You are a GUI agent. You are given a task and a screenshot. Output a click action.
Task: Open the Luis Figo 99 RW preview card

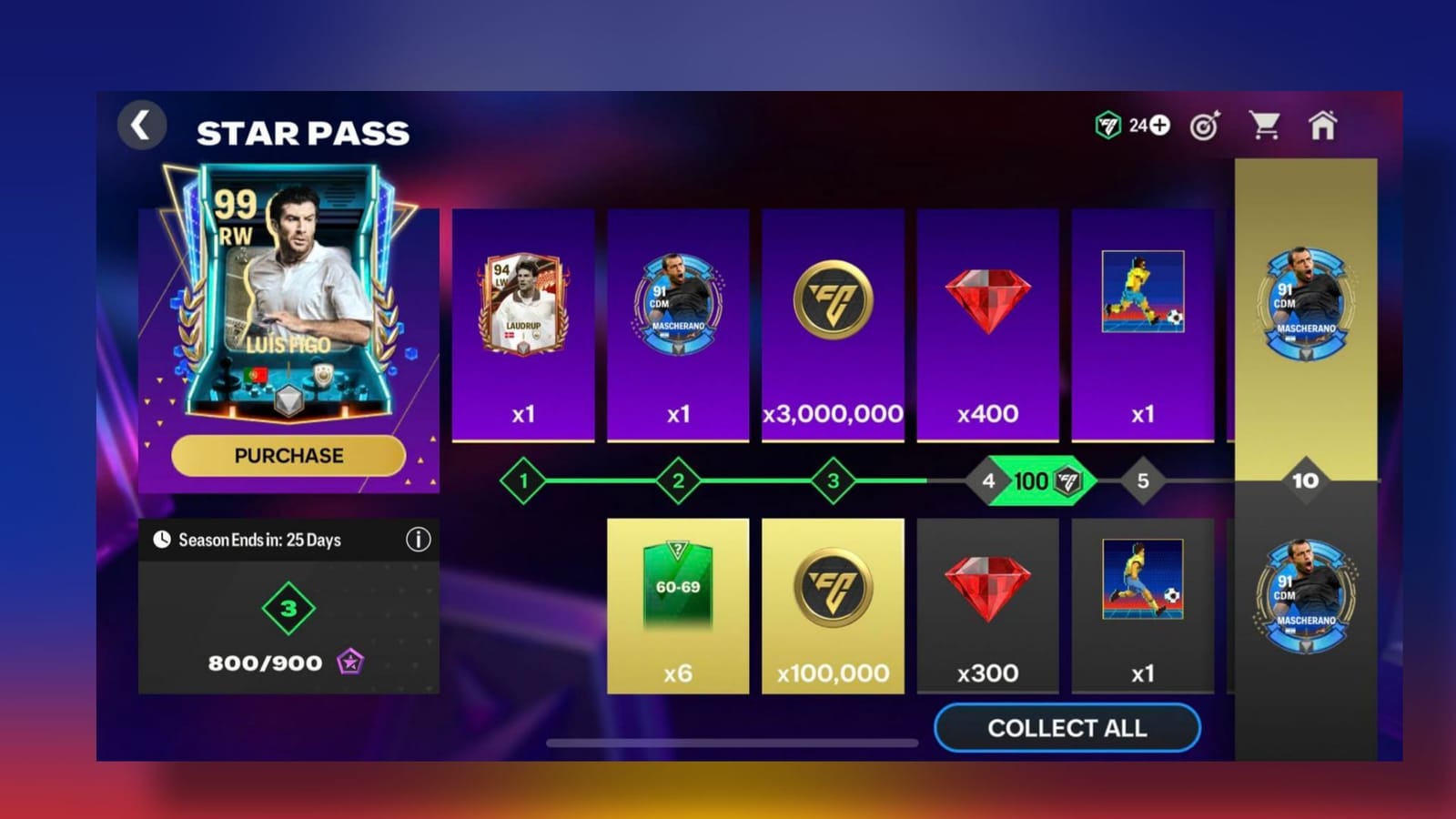pyautogui.click(x=288, y=300)
